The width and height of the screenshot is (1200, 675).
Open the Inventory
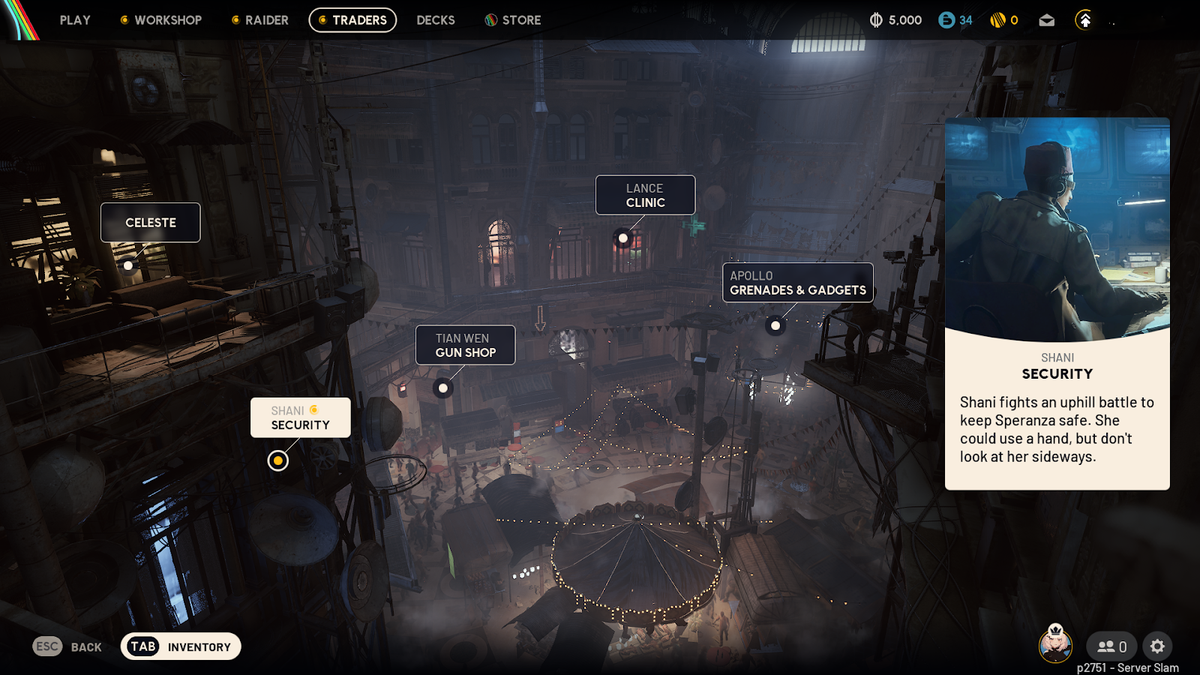[181, 647]
